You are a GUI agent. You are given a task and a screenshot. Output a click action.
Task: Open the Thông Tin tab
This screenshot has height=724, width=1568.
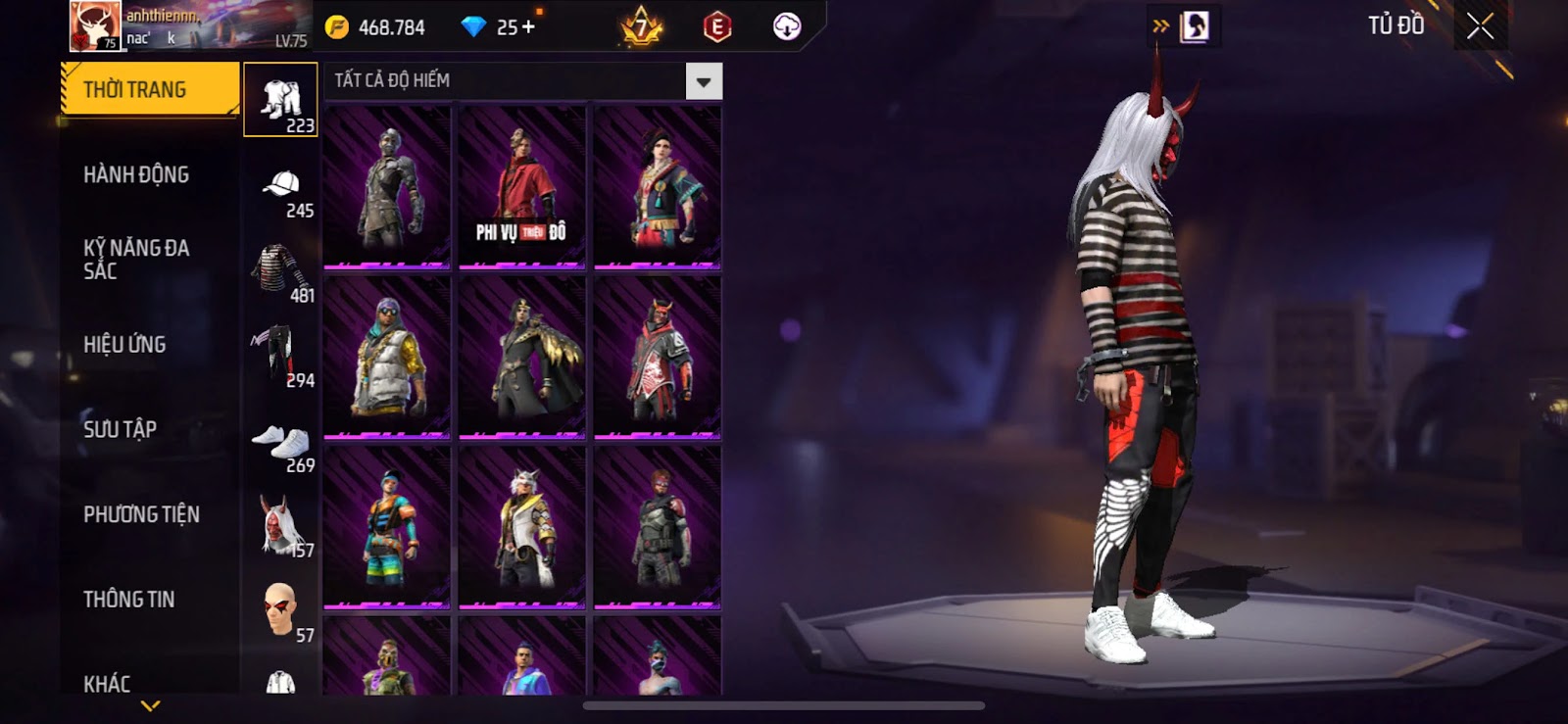coord(128,600)
